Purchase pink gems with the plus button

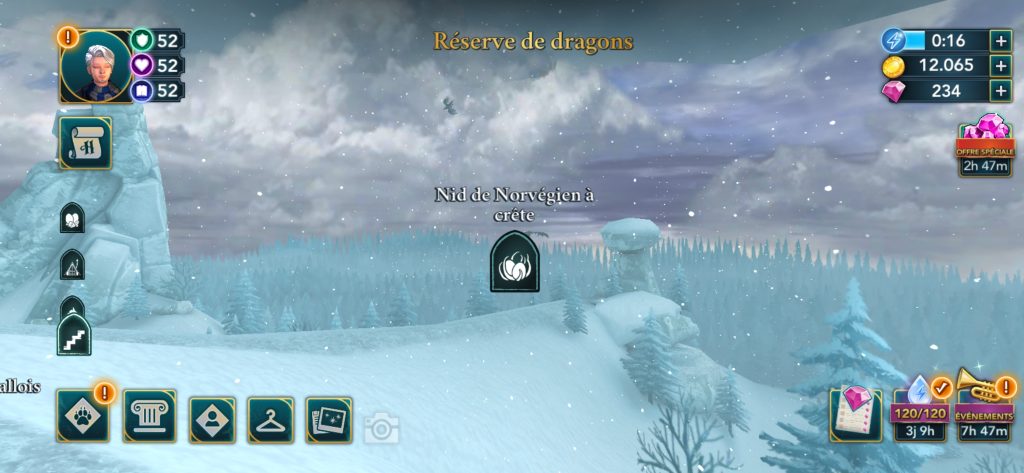(x=1000, y=91)
